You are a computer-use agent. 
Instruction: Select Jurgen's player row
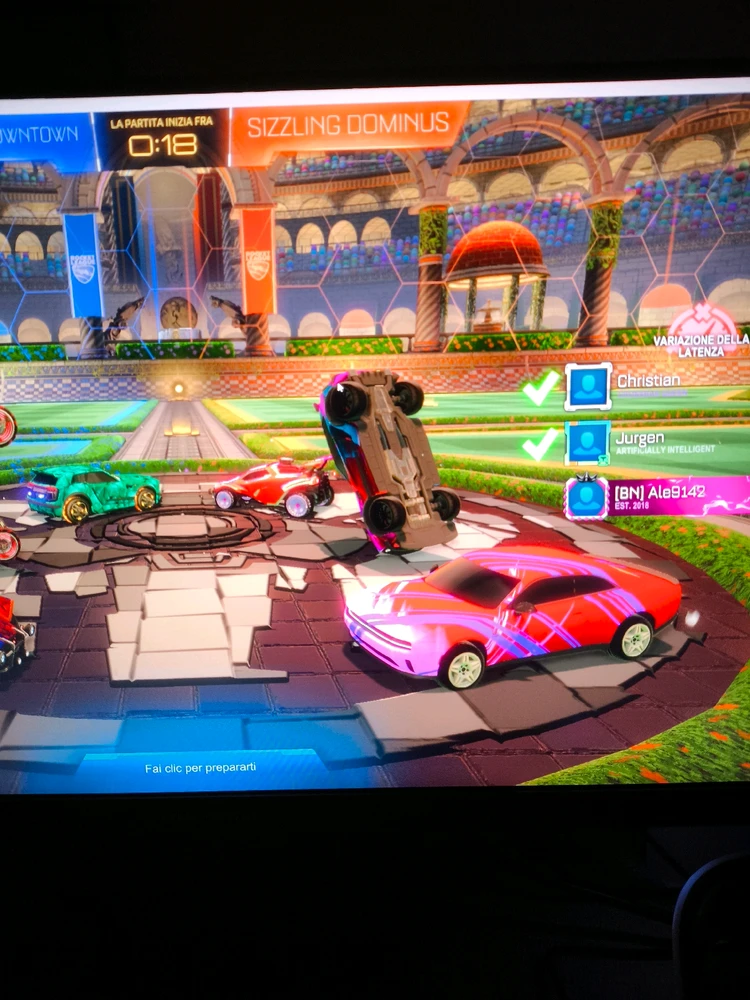click(655, 442)
